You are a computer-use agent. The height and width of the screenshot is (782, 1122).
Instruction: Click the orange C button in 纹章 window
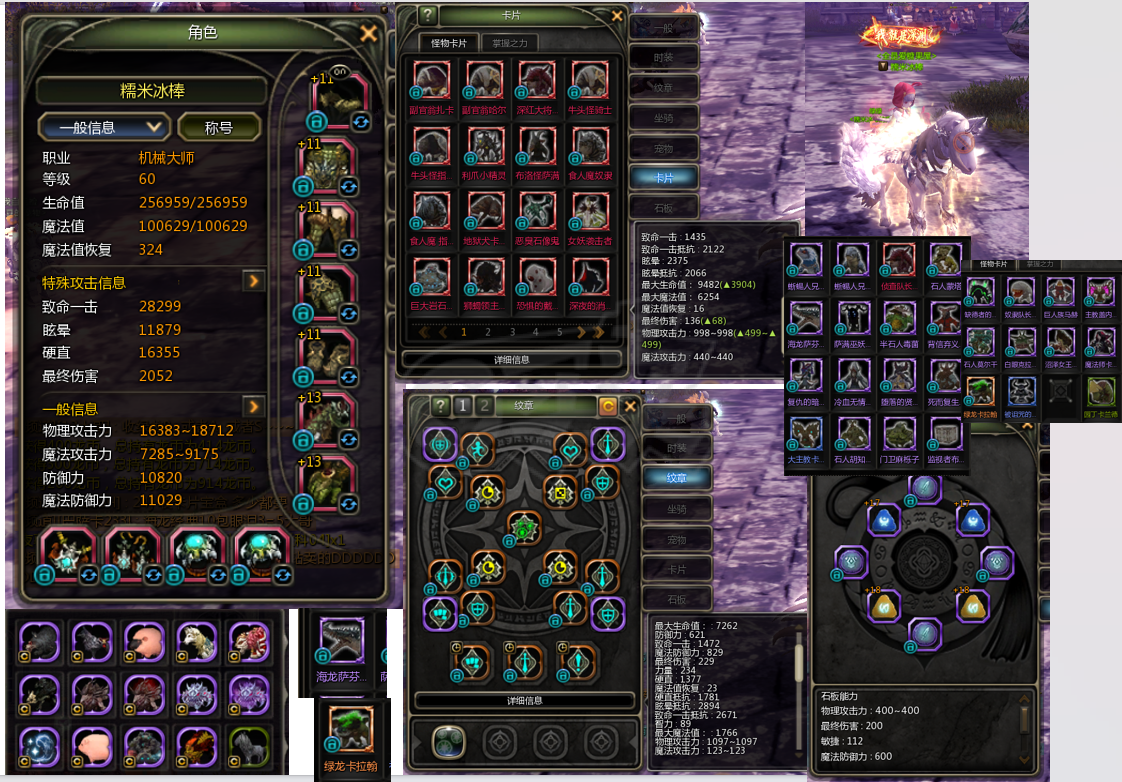click(607, 405)
